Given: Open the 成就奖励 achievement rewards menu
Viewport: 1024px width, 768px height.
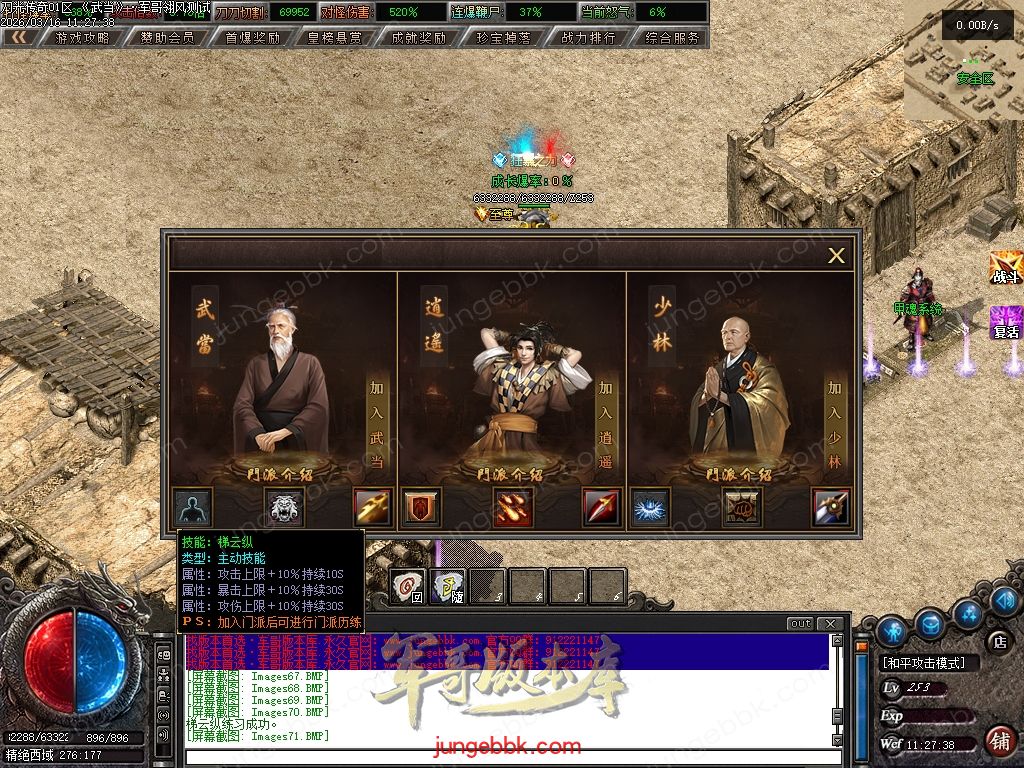Looking at the screenshot, I should (419, 38).
